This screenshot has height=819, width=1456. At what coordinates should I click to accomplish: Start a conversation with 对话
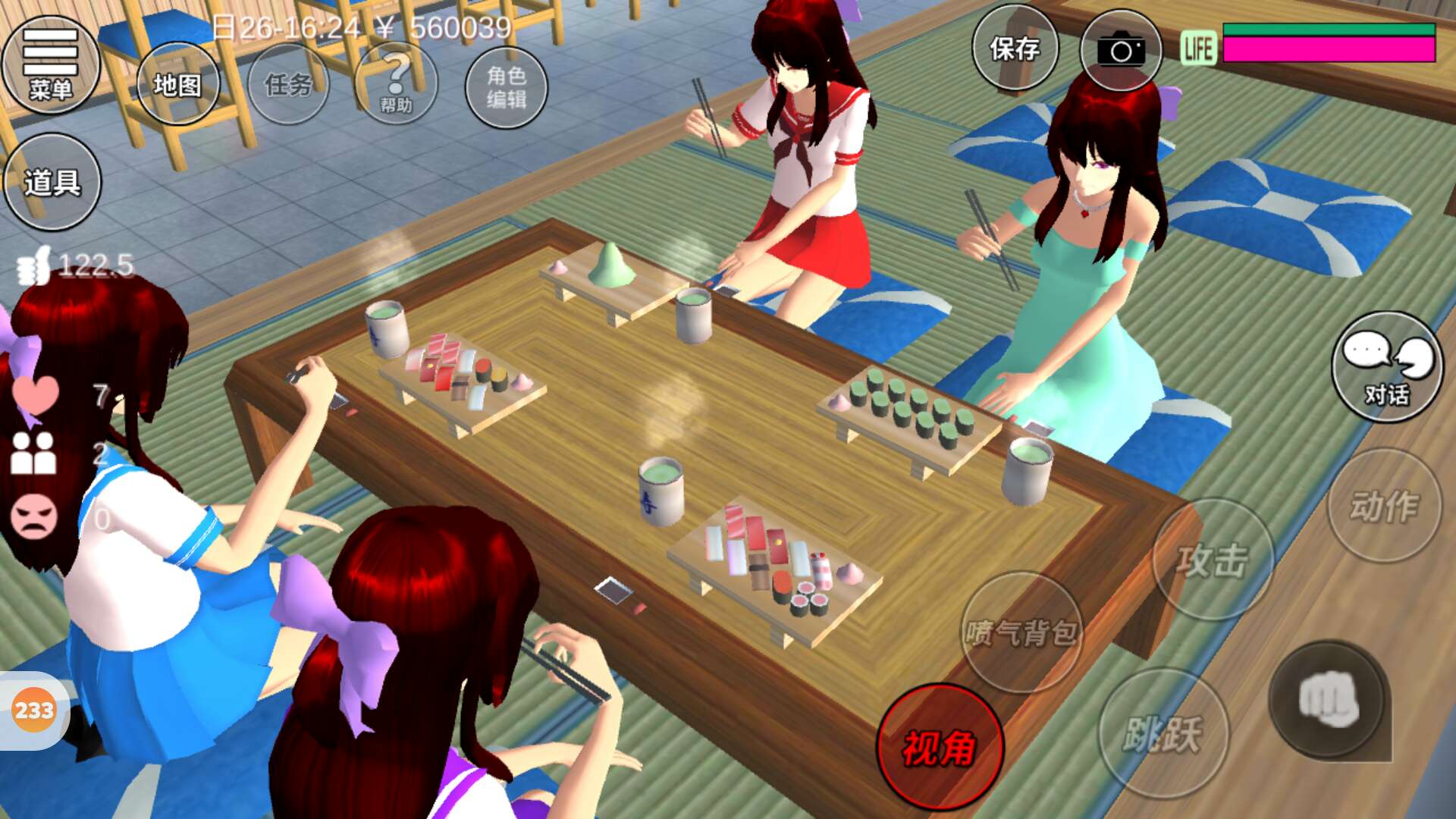click(x=1387, y=367)
